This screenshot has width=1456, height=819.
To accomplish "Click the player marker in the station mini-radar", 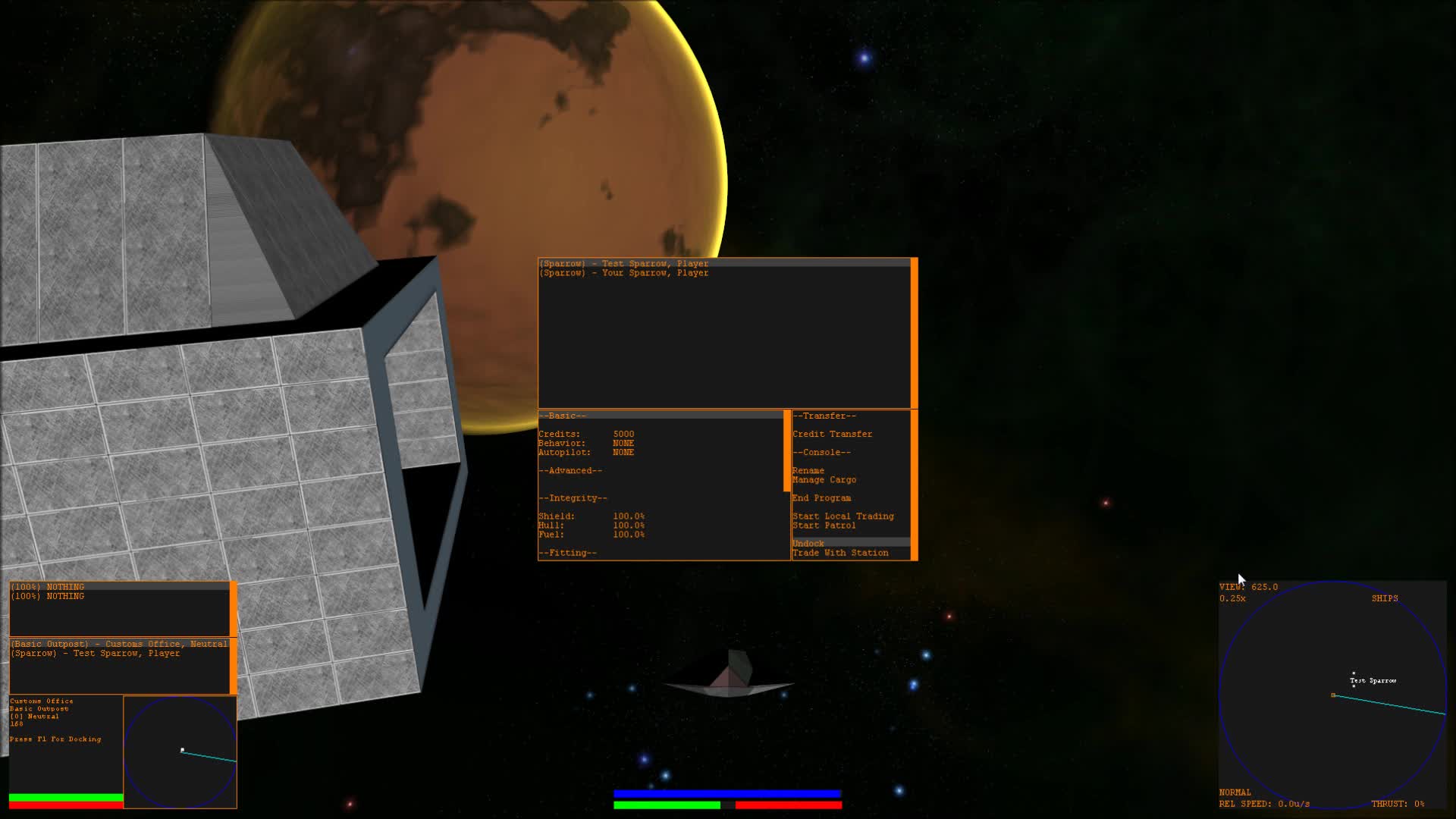I will tap(182, 749).
